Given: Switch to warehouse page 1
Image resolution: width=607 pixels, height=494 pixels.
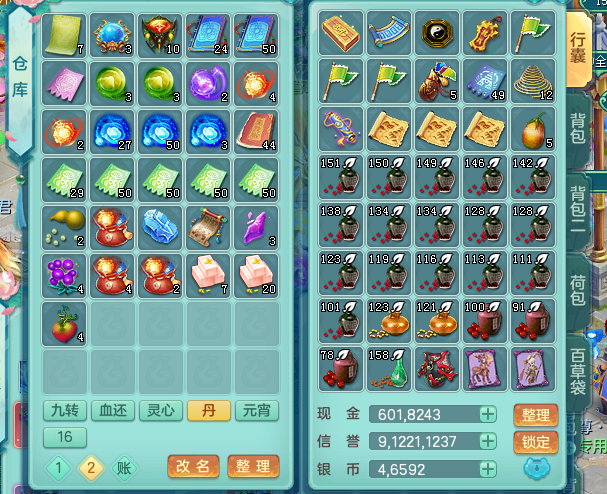Looking at the screenshot, I should (x=58, y=467).
